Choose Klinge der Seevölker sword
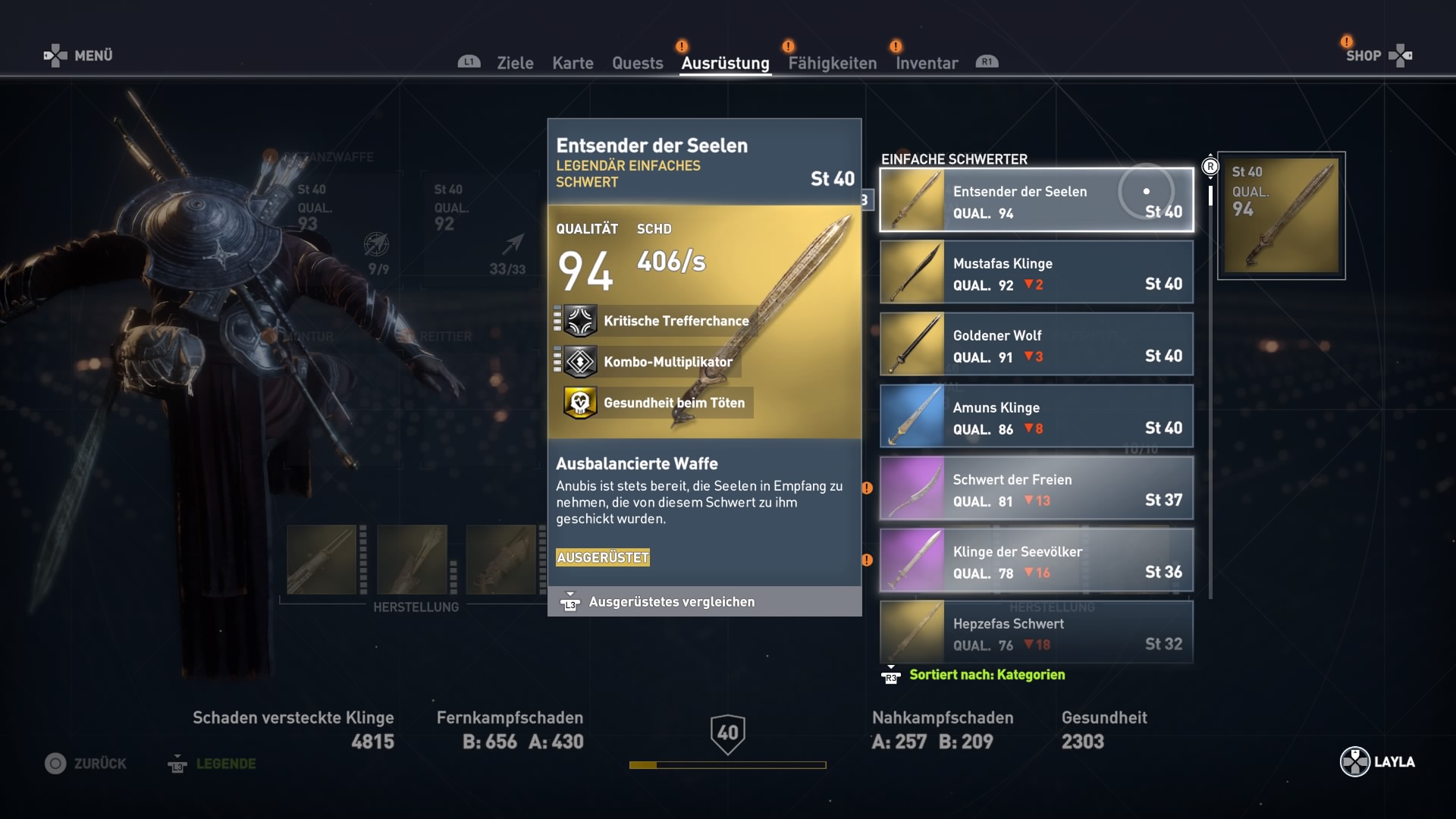Image resolution: width=1456 pixels, height=819 pixels. pyautogui.click(x=1036, y=560)
